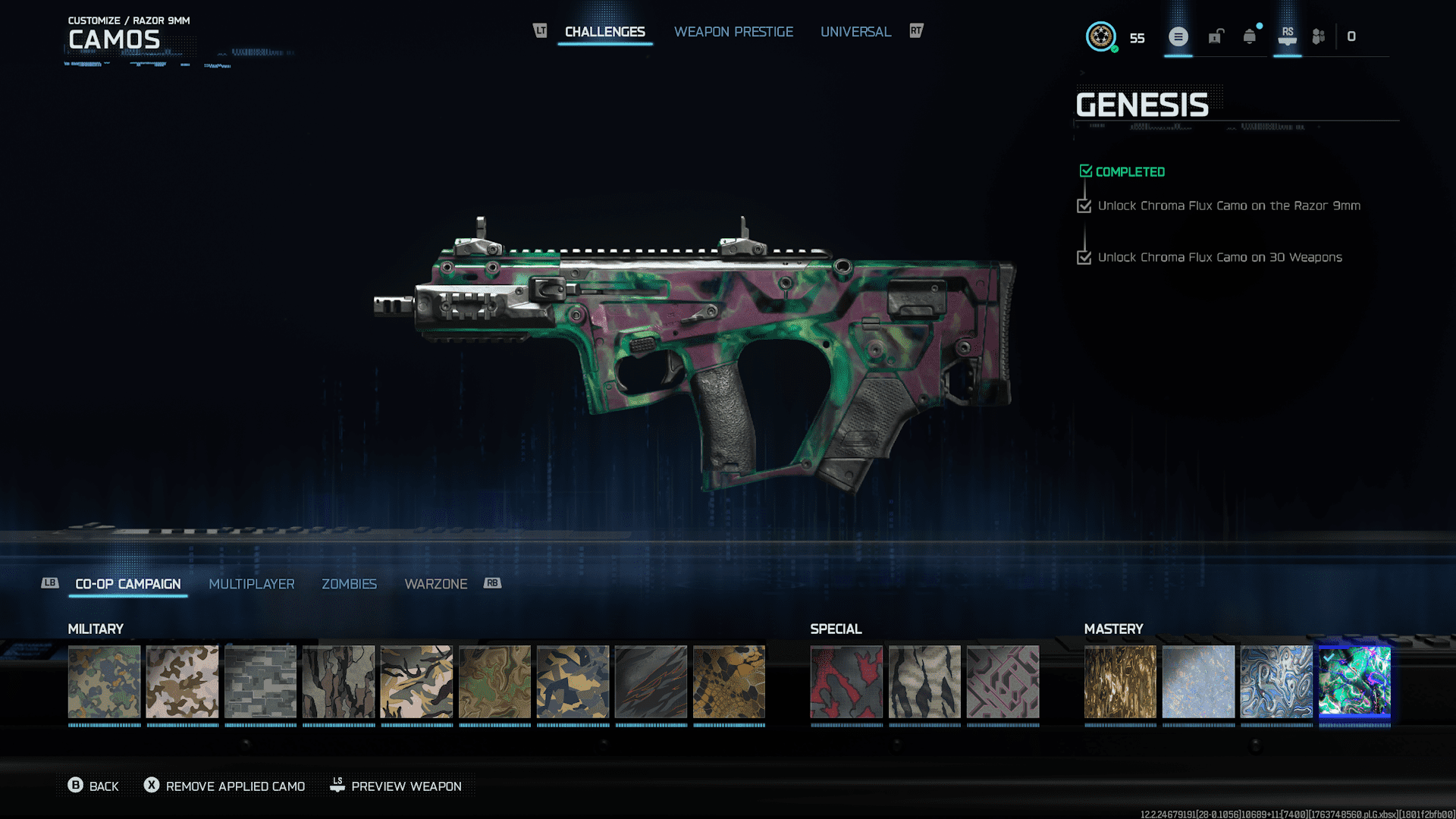Open the Zombies camo category
The image size is (1456, 819).
[x=349, y=584]
